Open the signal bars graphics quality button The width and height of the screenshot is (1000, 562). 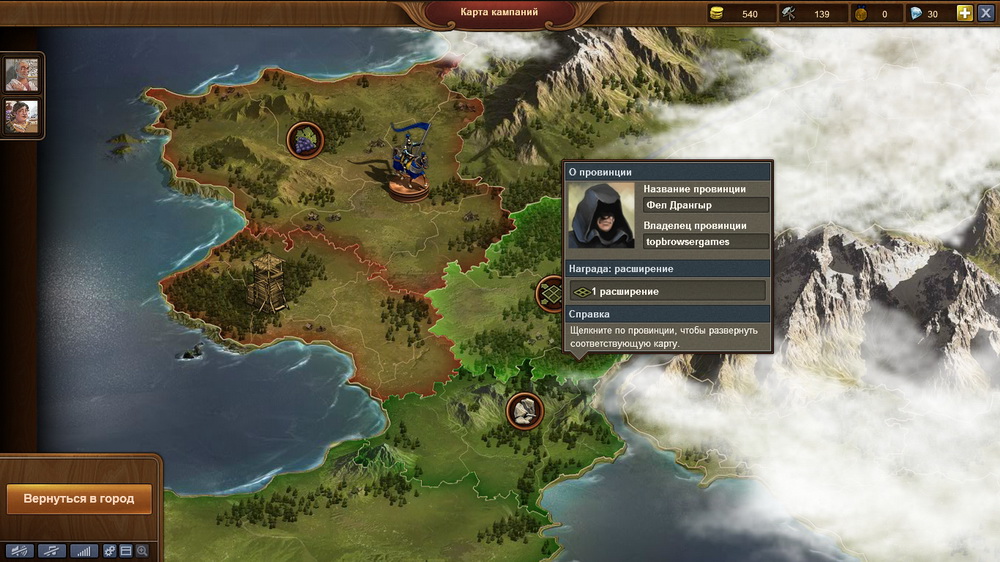[x=85, y=551]
